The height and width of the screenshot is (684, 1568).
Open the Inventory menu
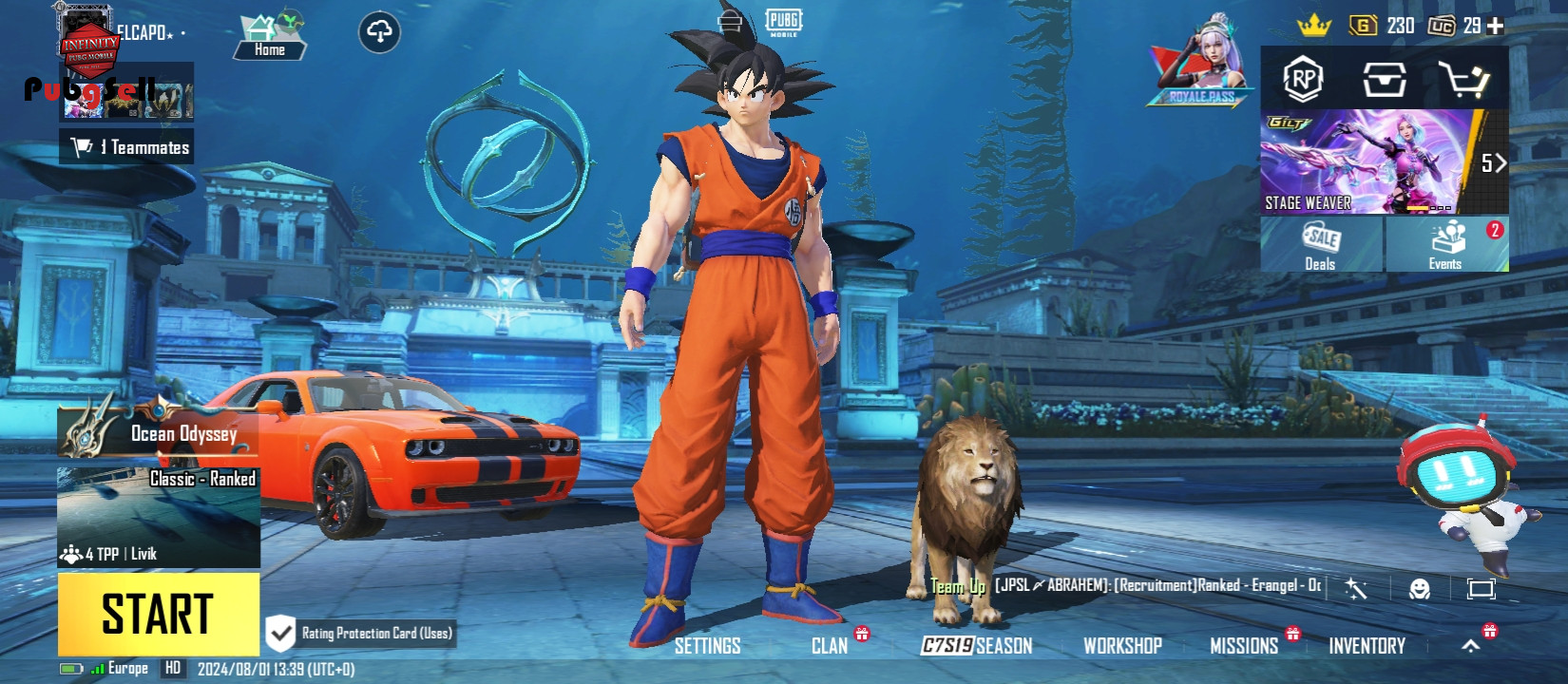point(1367,646)
